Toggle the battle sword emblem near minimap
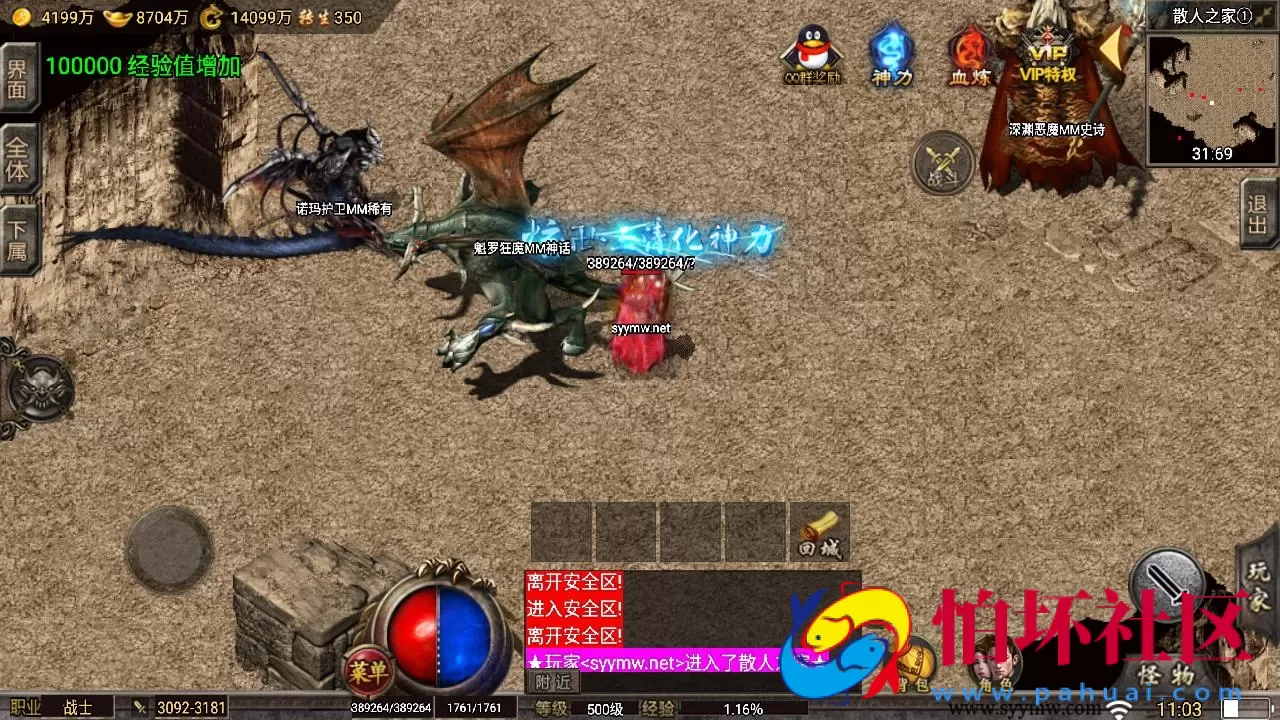 (x=941, y=163)
